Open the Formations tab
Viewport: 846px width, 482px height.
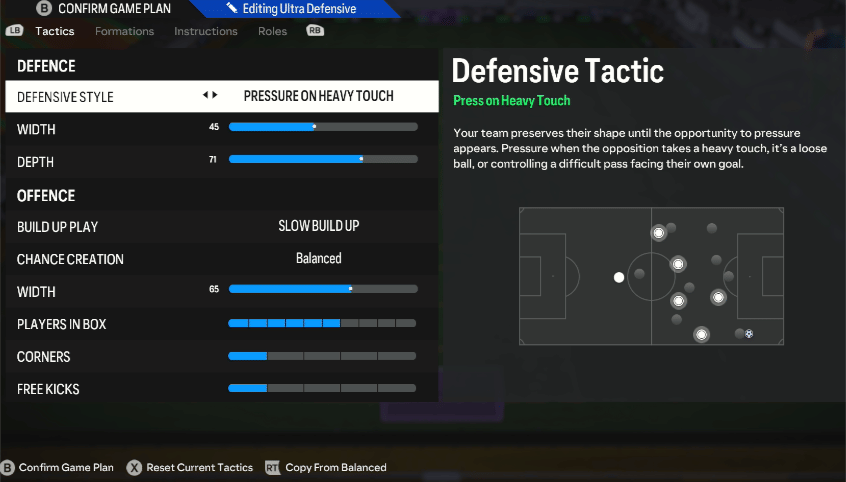pos(124,31)
